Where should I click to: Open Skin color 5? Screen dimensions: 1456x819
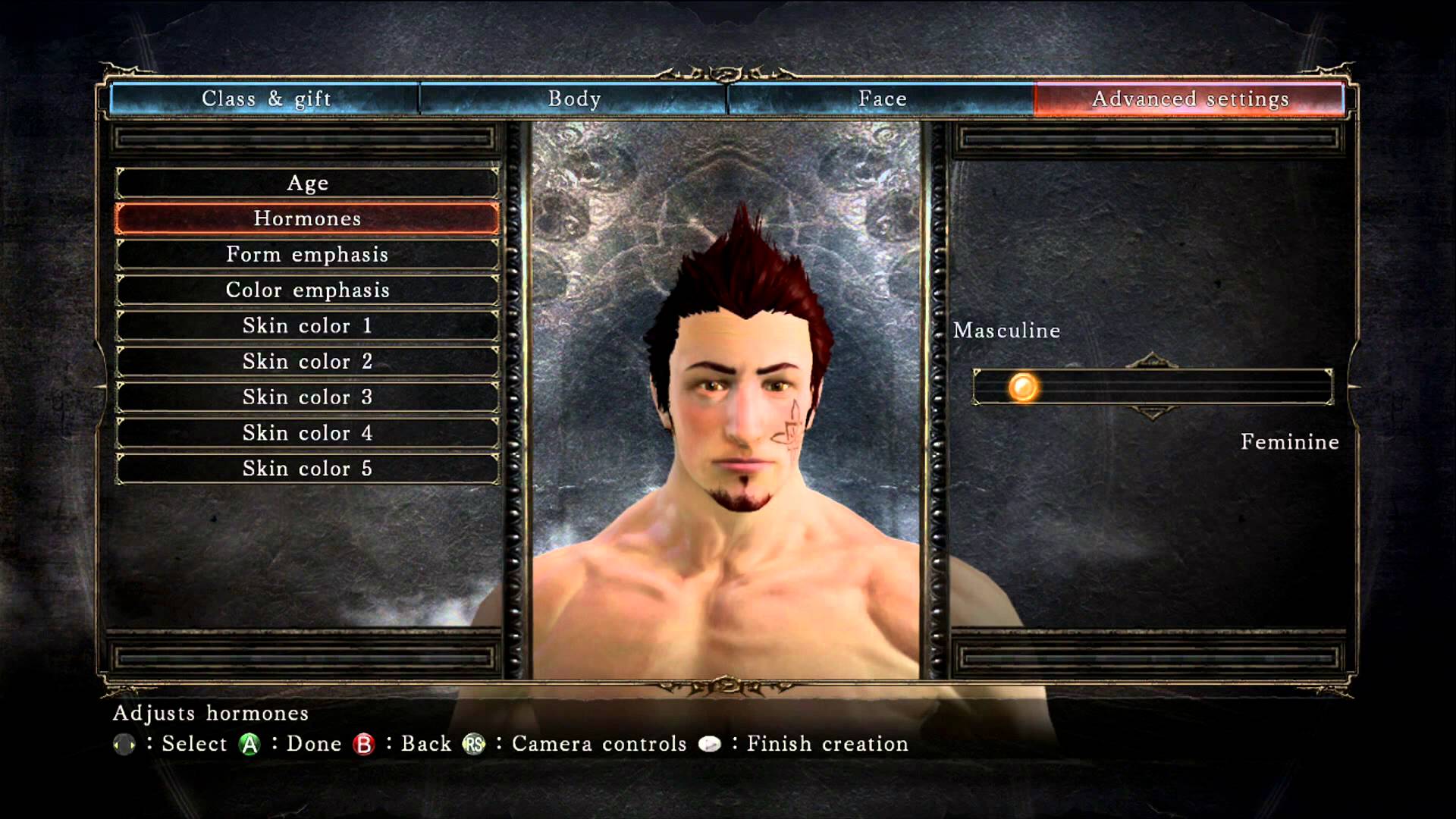(x=307, y=469)
